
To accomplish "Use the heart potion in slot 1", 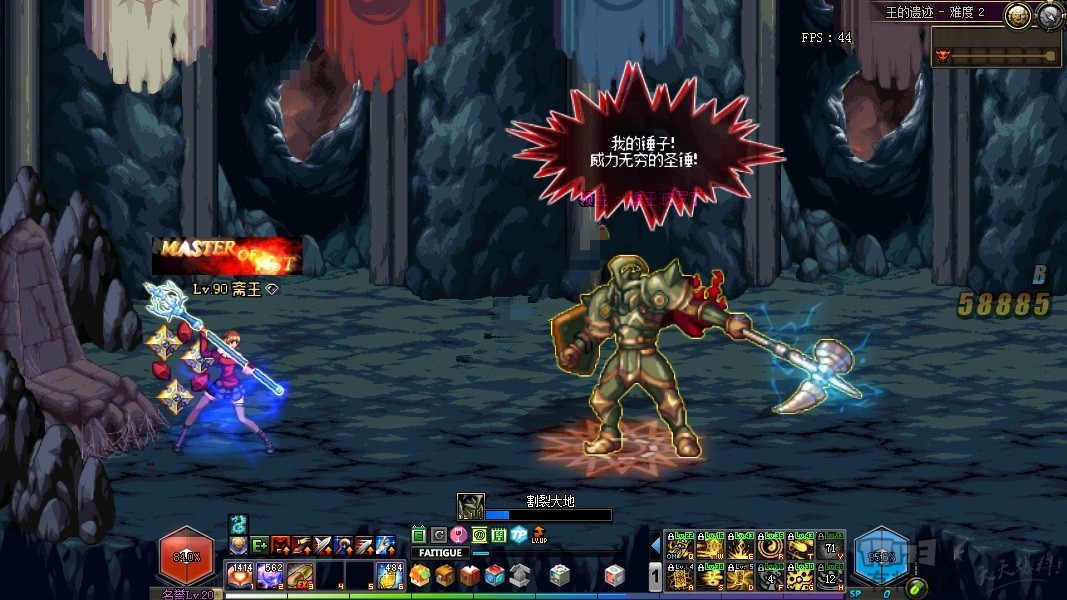I will (240, 575).
